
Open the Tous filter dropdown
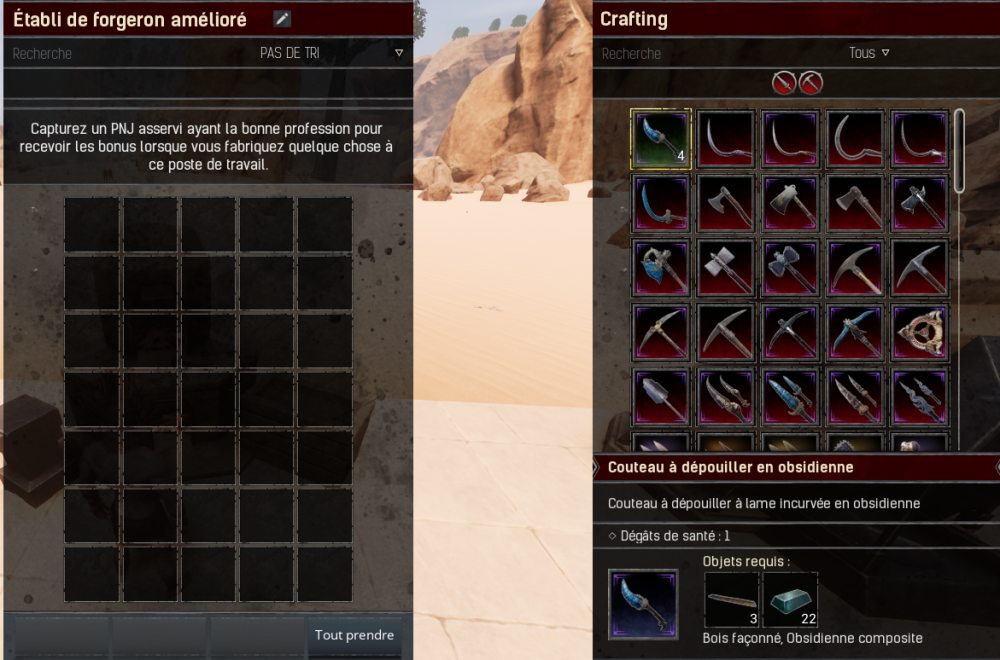click(x=868, y=53)
